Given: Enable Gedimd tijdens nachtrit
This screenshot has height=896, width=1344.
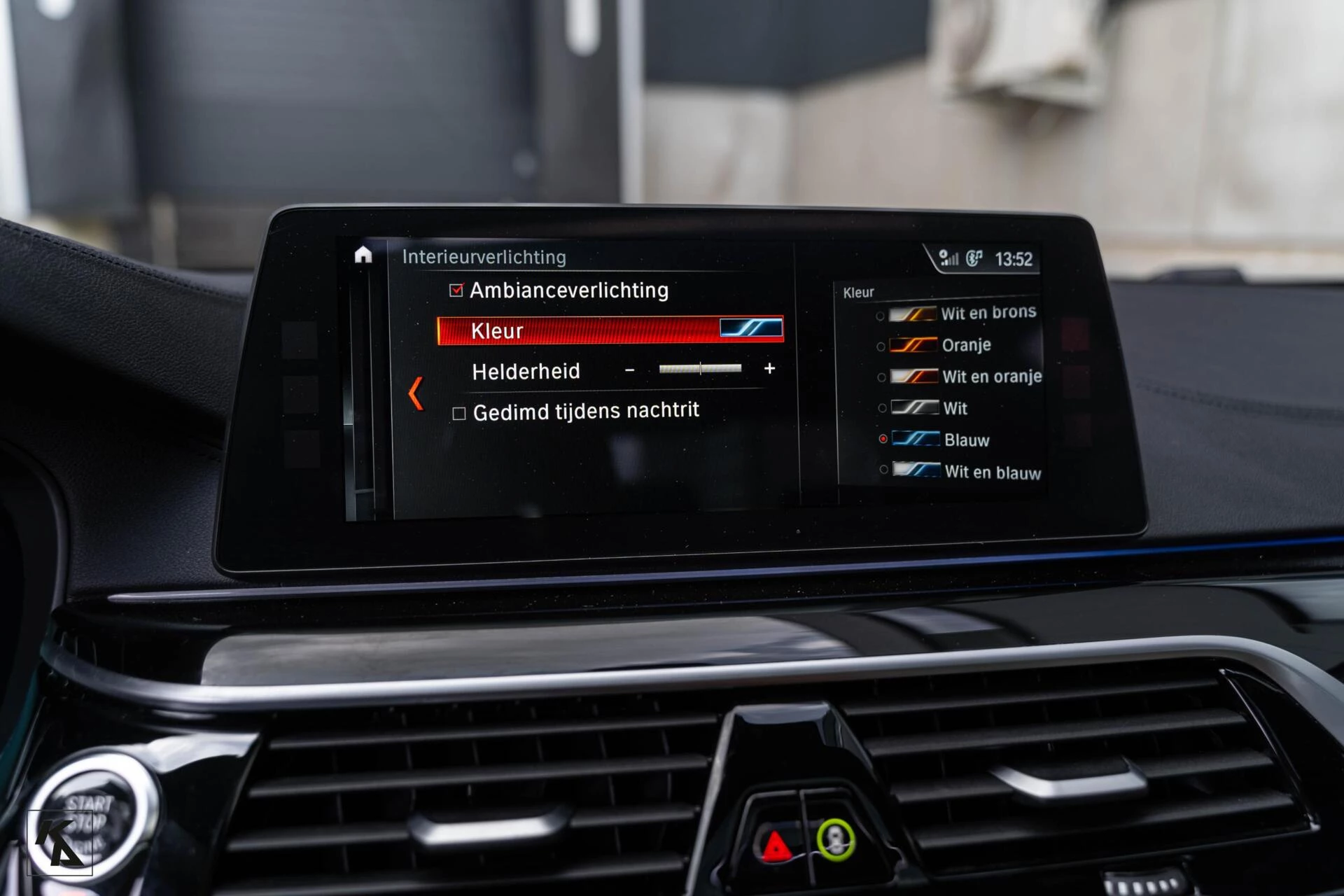Looking at the screenshot, I should [x=460, y=412].
